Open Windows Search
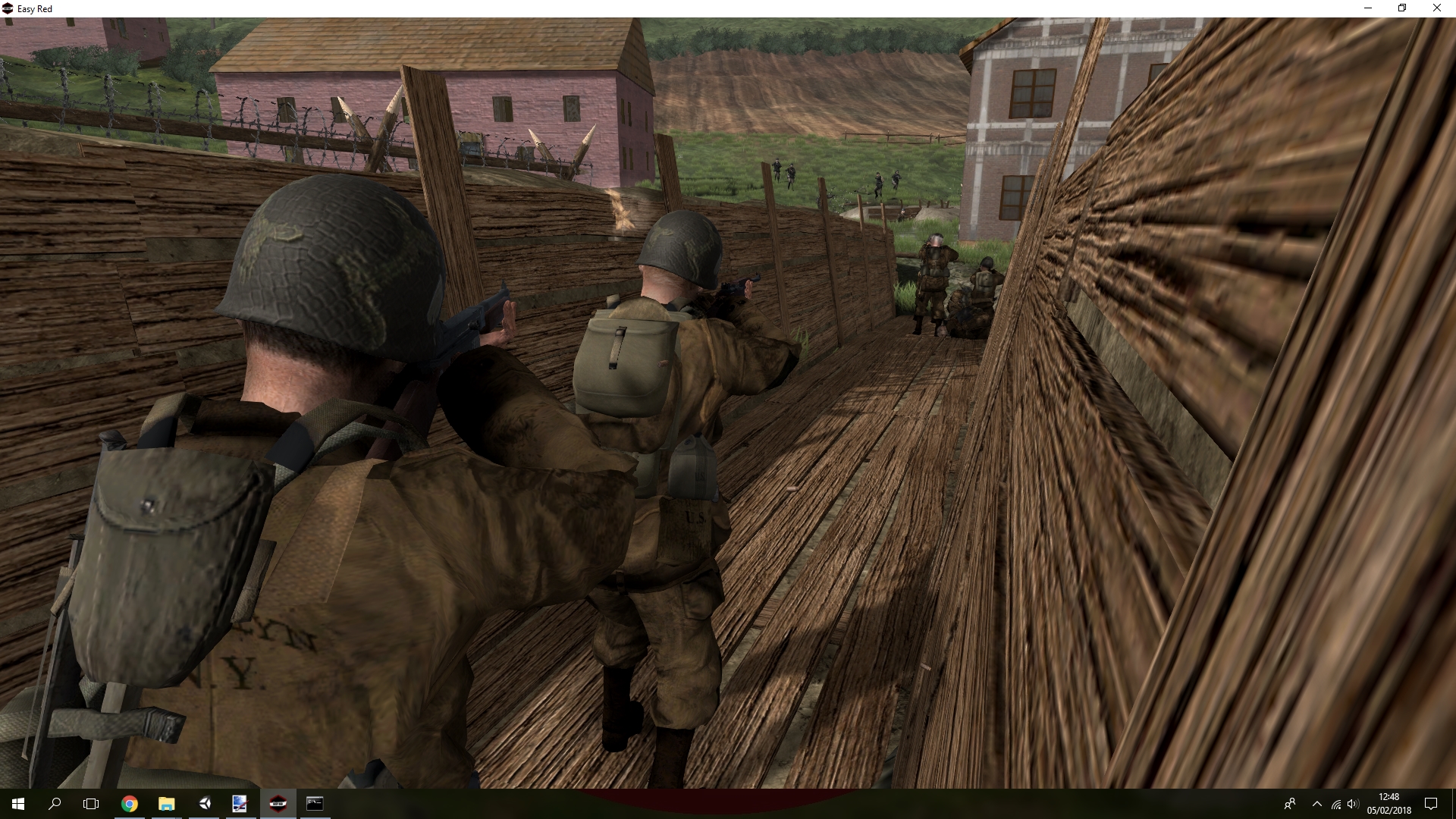Viewport: 1456px width, 819px height. pos(53,804)
